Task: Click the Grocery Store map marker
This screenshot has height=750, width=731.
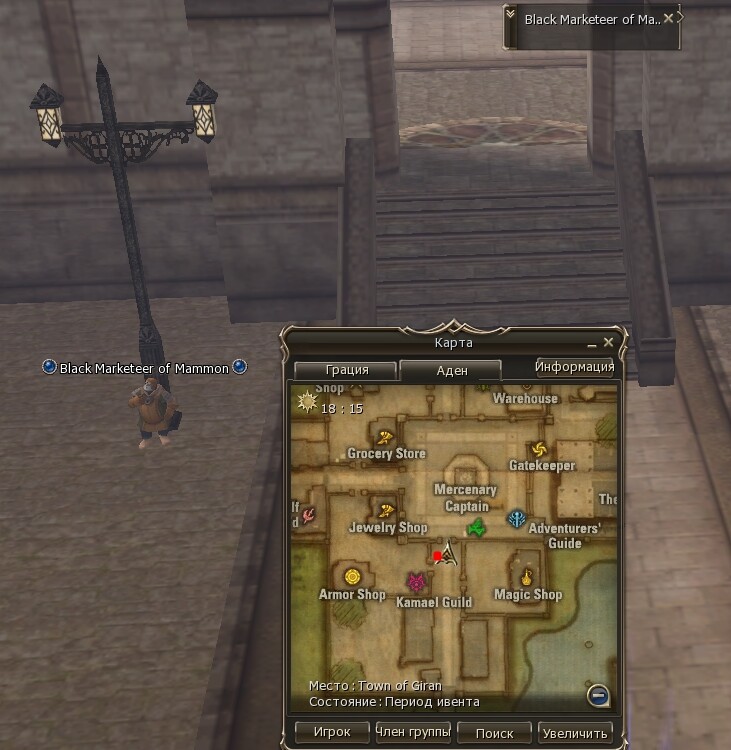Action: 385,436
